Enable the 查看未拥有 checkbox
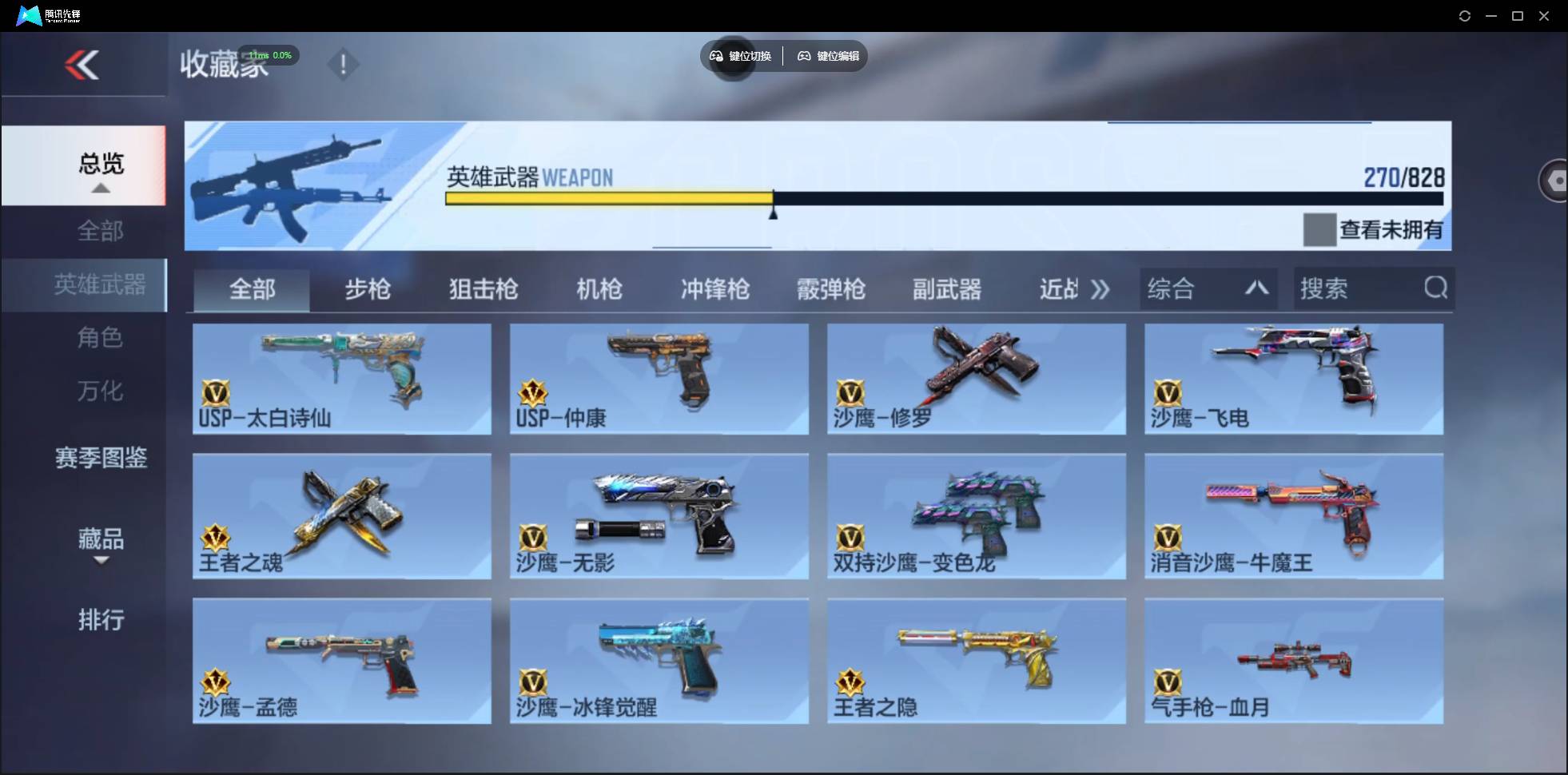This screenshot has width=1568, height=775. (x=1319, y=229)
